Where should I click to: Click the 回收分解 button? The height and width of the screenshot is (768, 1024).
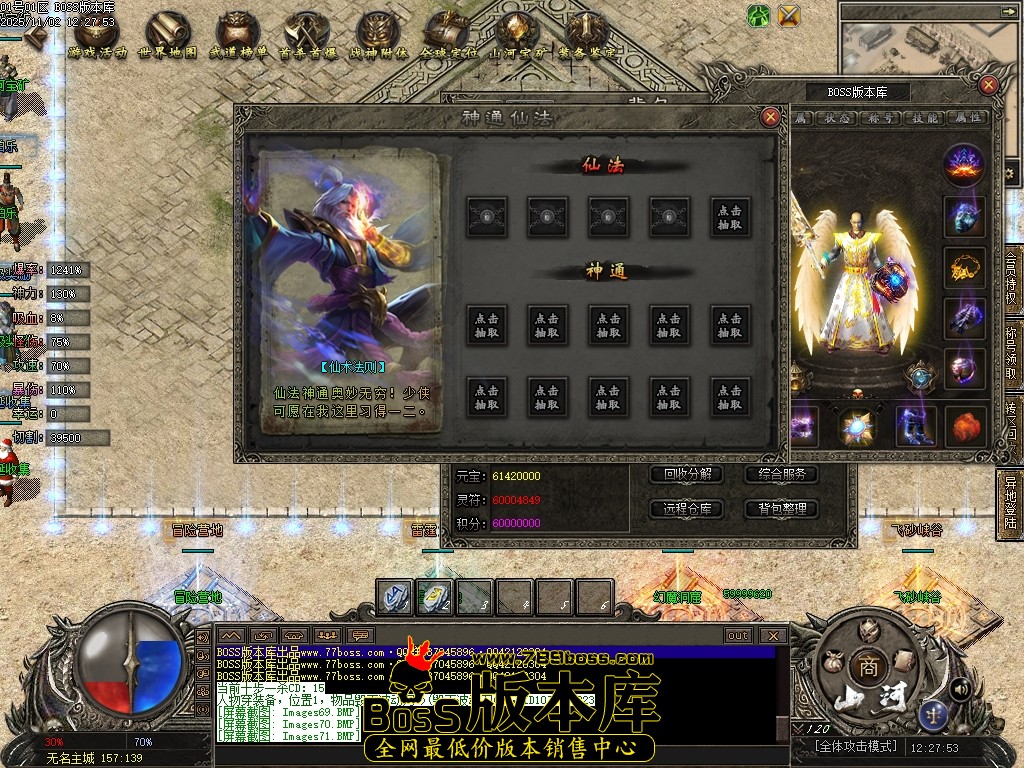pyautogui.click(x=687, y=475)
